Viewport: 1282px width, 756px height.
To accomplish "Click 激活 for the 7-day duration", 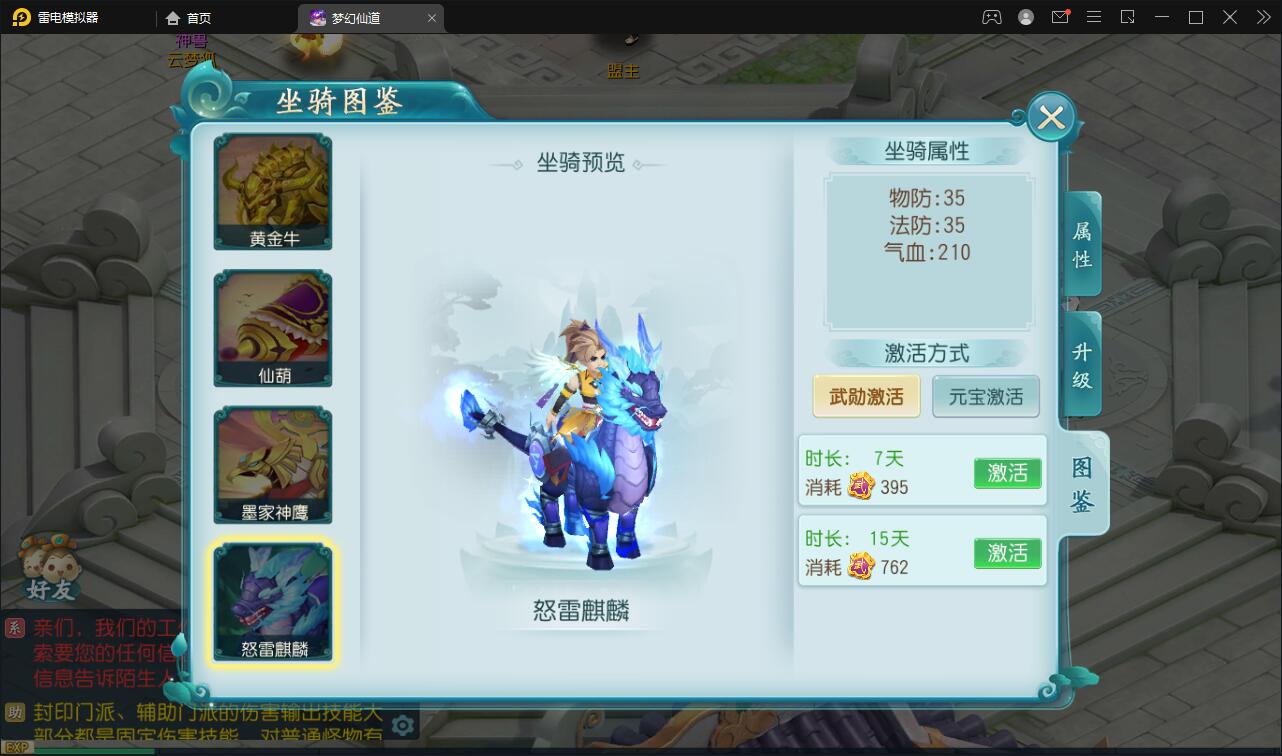I will pos(1007,473).
